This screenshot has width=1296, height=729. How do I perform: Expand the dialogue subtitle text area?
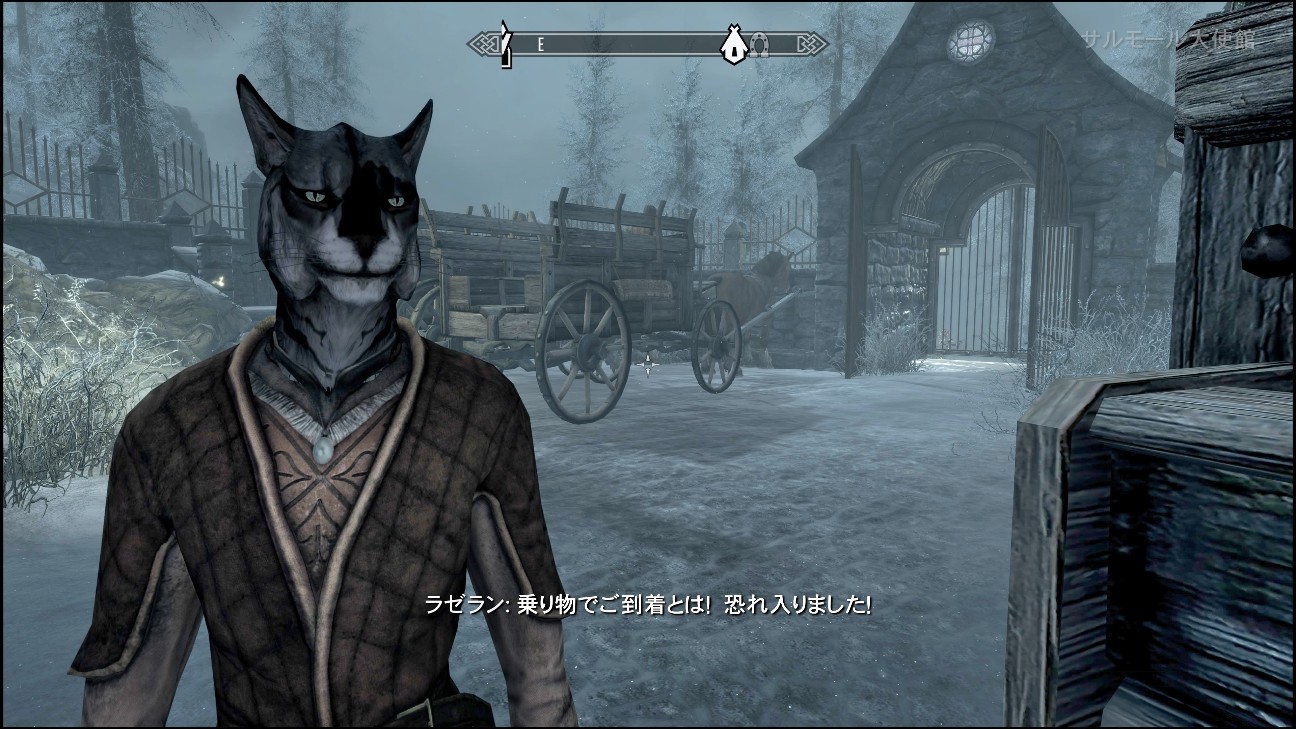(648, 604)
